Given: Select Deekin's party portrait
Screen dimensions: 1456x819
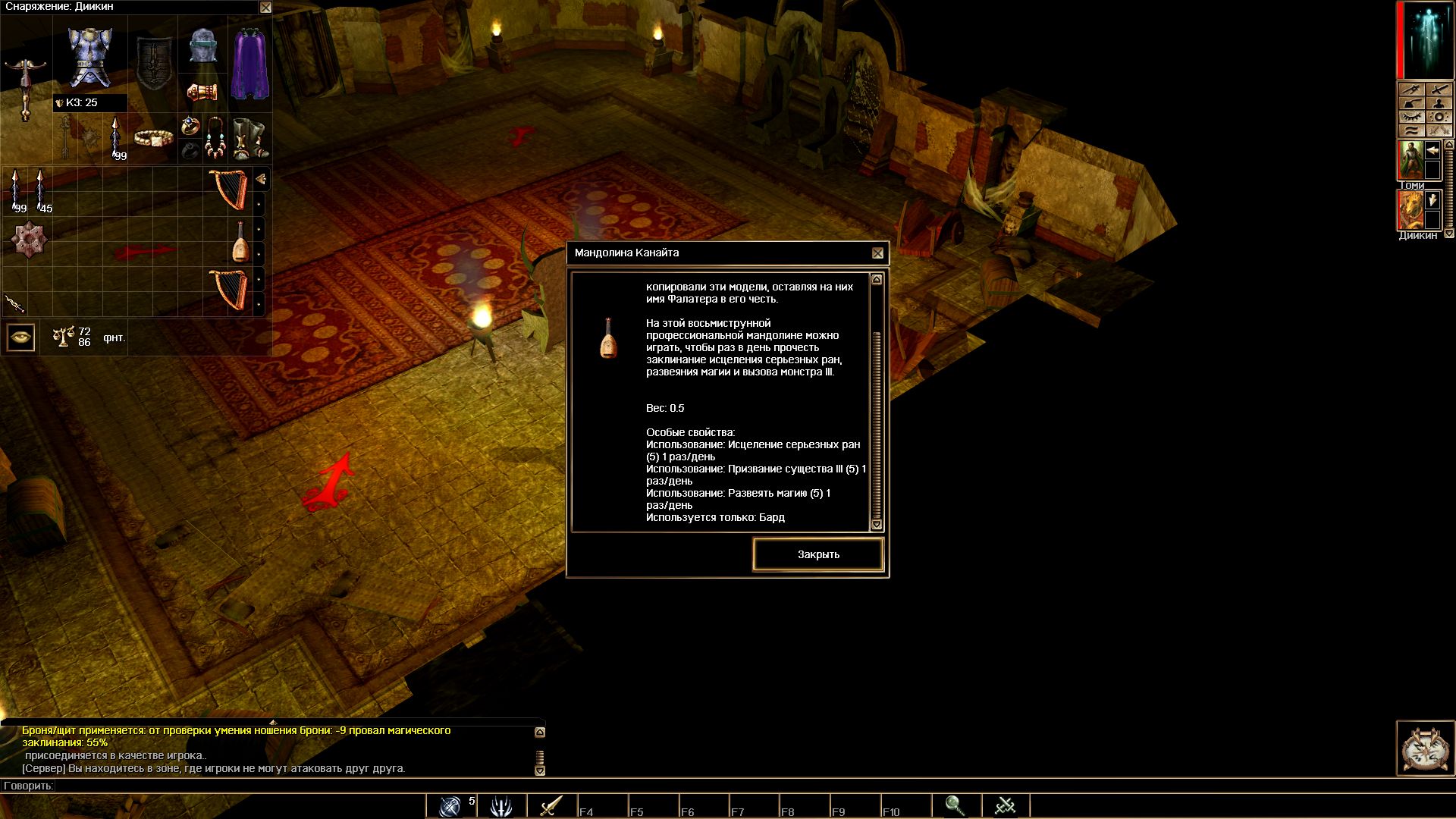Looking at the screenshot, I should pyautogui.click(x=1411, y=209).
